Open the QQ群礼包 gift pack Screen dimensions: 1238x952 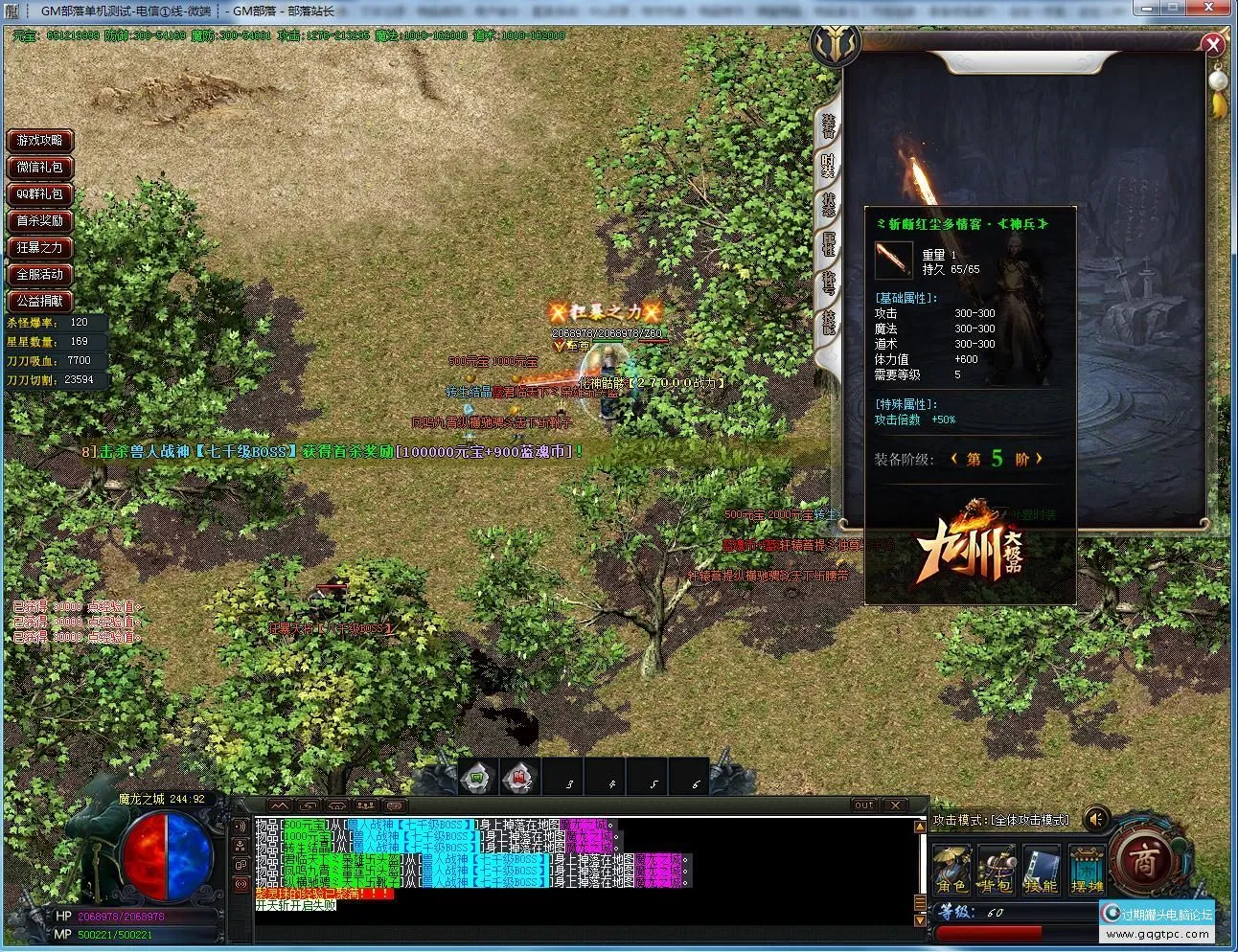[40, 194]
